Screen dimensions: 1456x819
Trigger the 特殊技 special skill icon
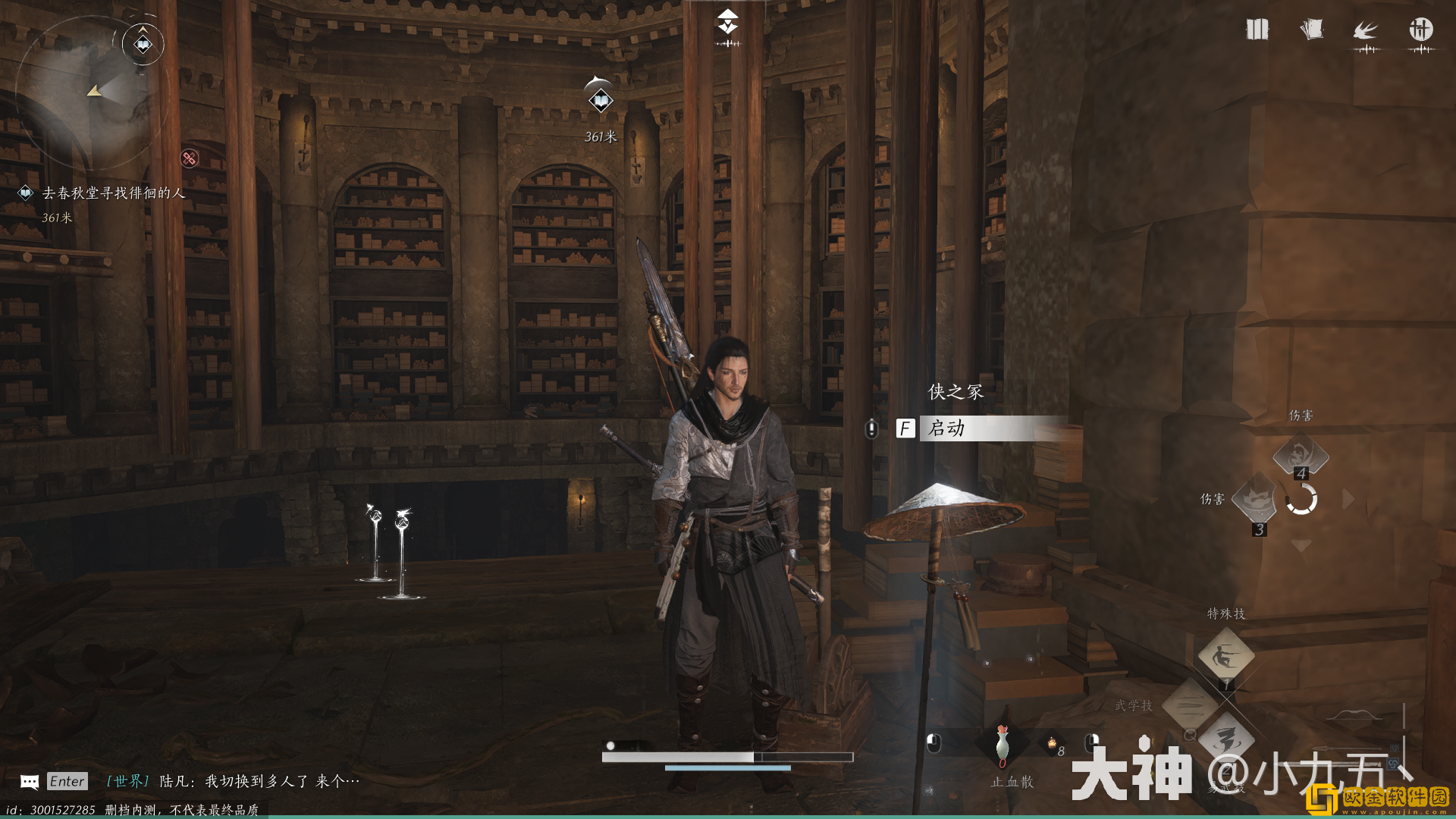[1225, 655]
